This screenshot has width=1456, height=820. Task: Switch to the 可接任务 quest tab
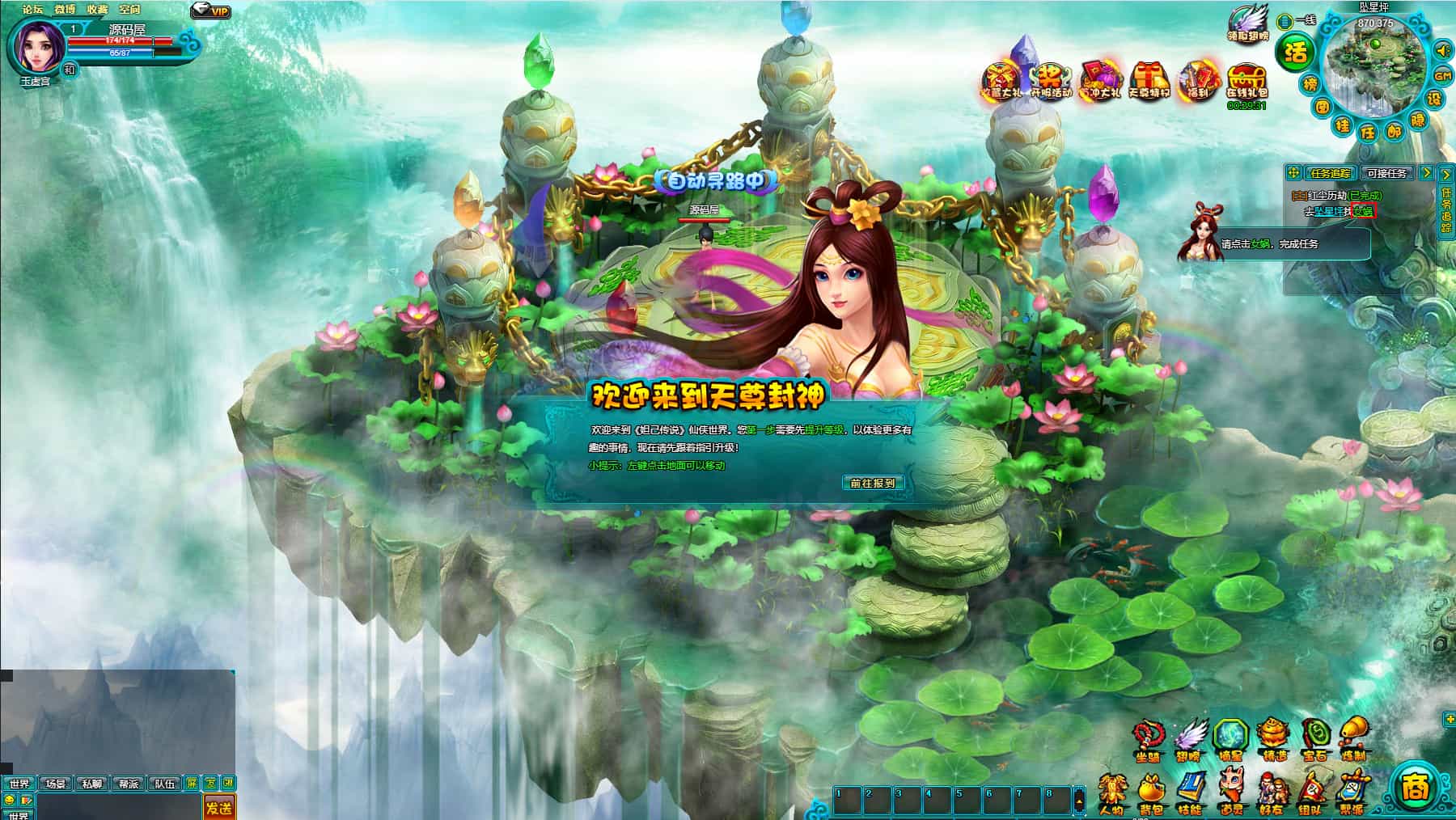(1386, 173)
